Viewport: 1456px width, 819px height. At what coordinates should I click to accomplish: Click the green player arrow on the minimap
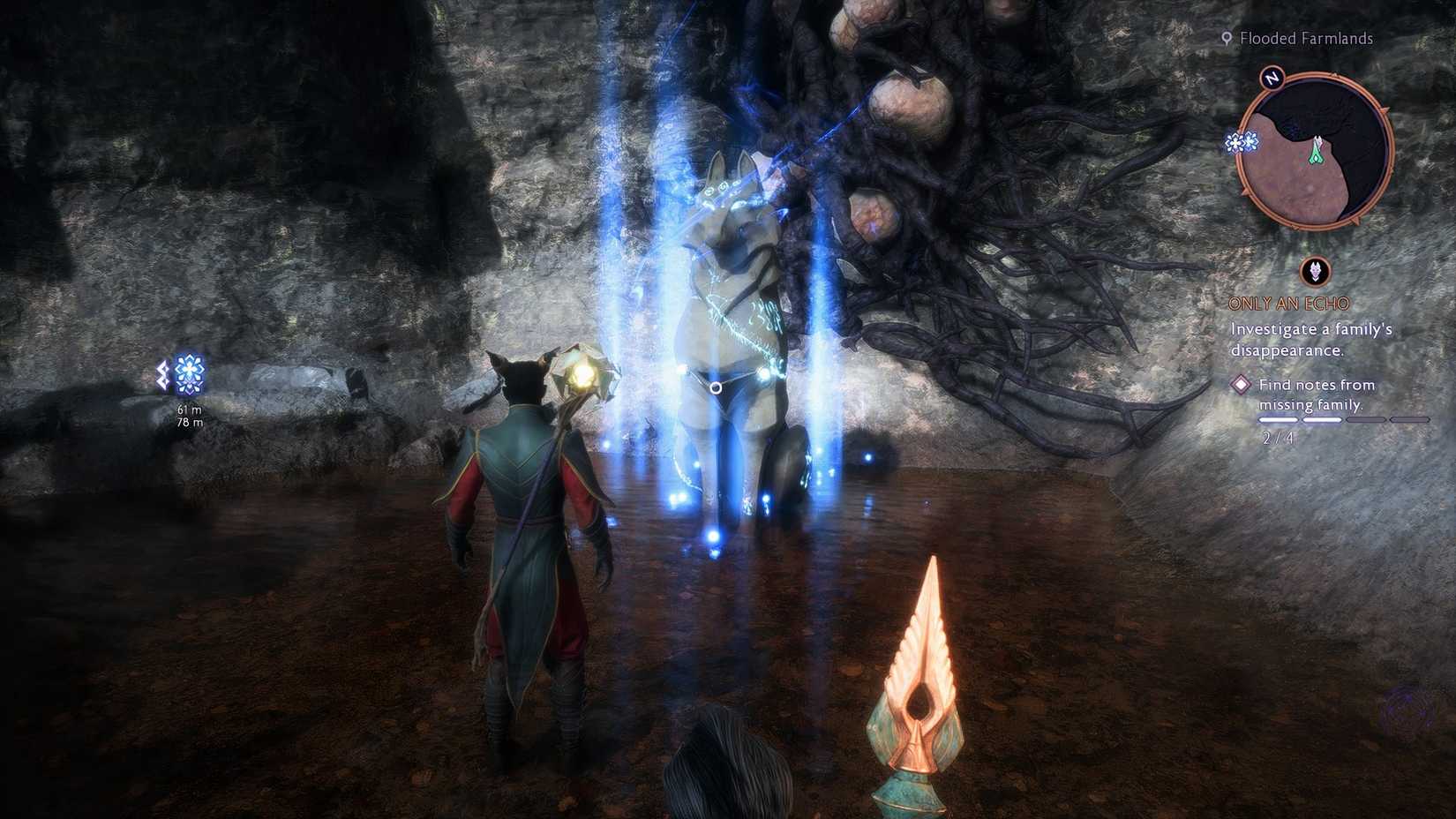[x=1315, y=147]
